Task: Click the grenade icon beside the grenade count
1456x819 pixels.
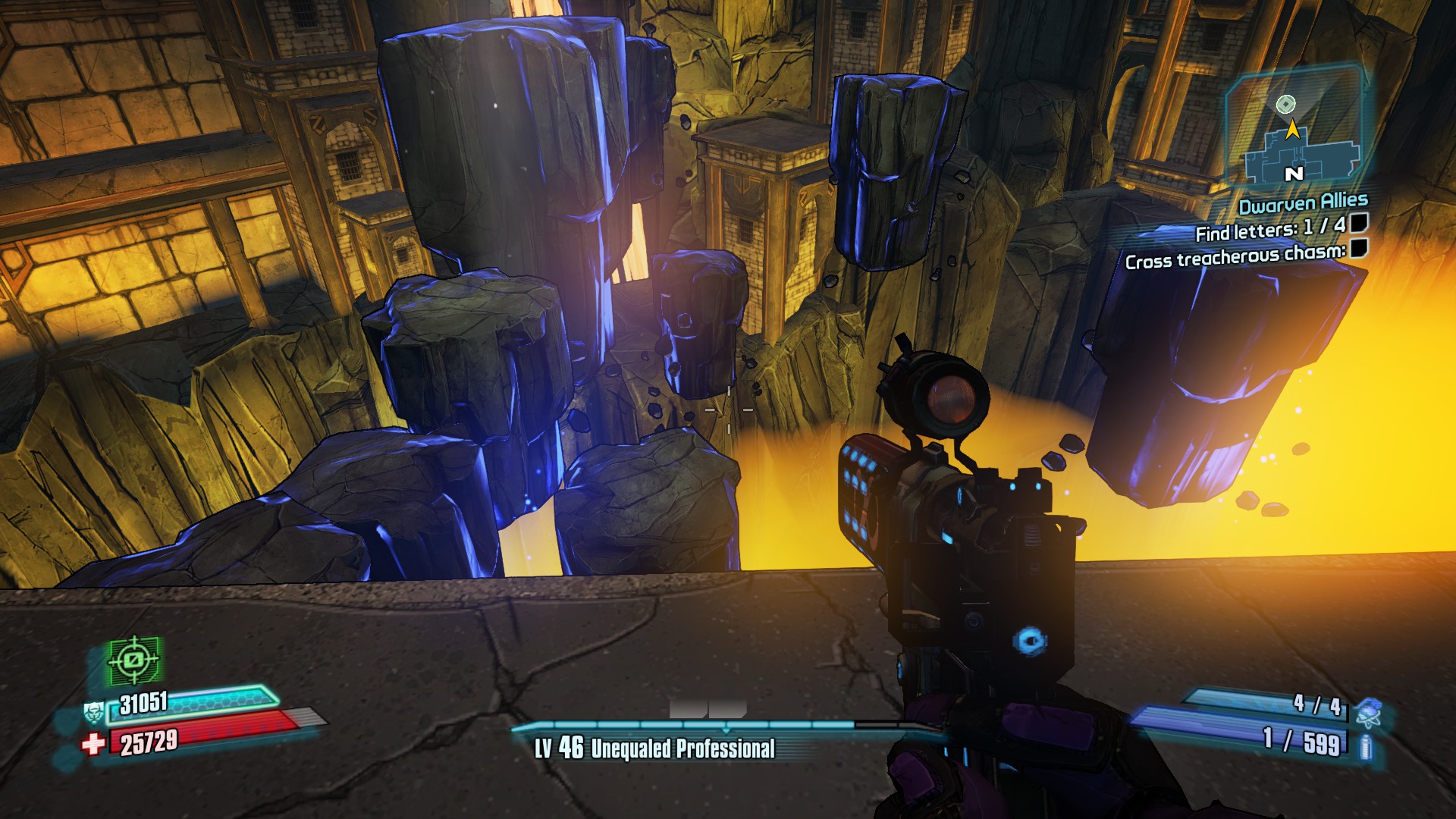Action: (x=1368, y=712)
